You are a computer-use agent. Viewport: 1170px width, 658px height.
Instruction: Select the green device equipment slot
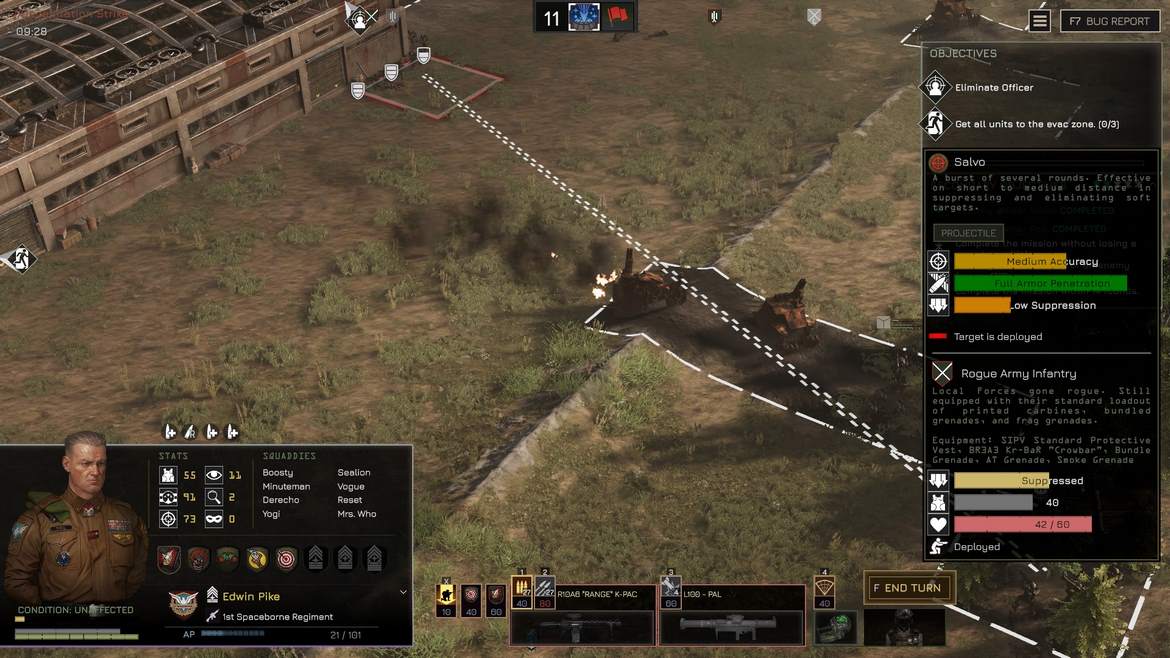tap(835, 627)
